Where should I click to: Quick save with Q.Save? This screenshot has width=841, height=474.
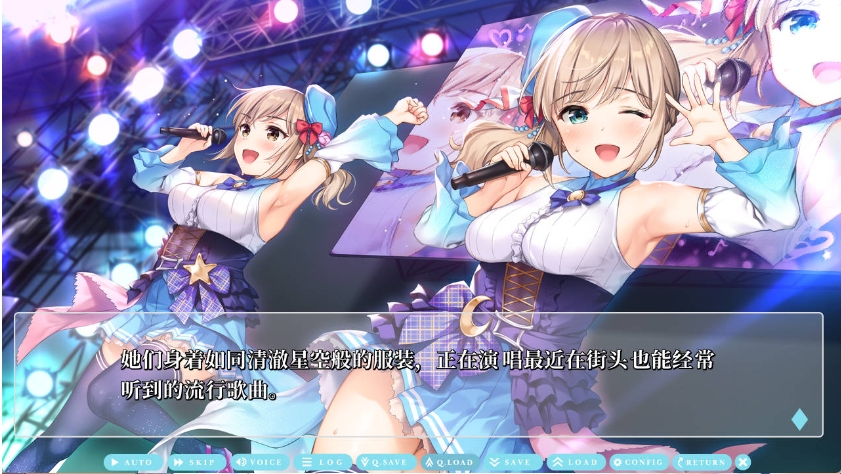385,462
